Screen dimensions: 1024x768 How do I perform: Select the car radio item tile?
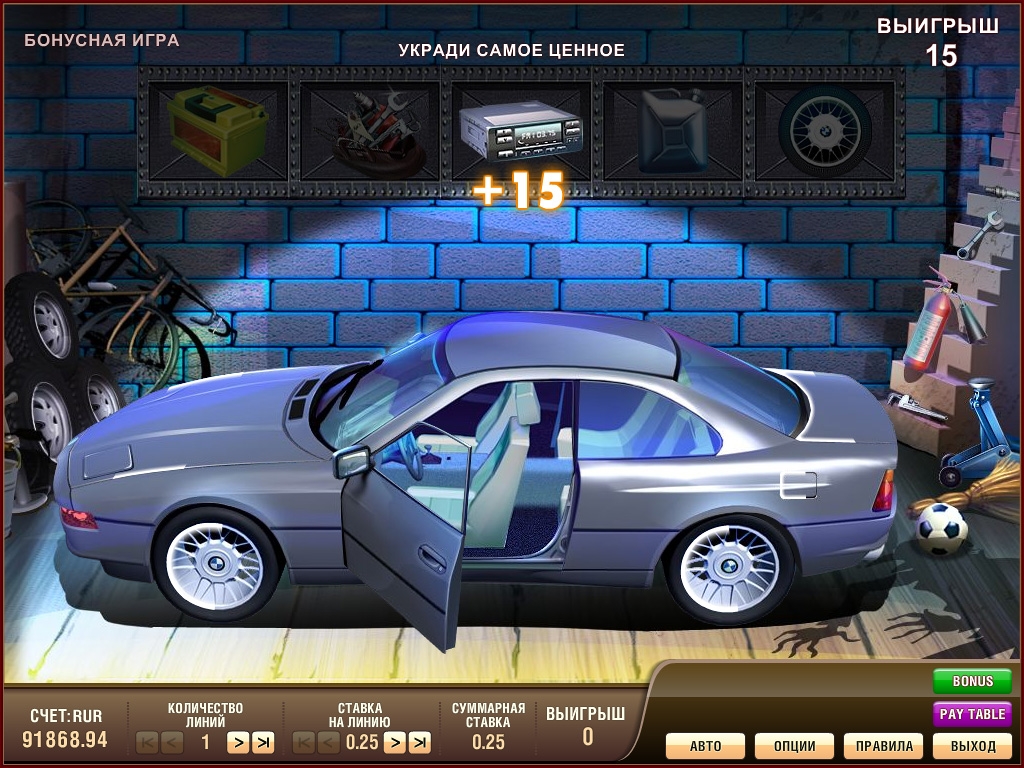[x=520, y=130]
